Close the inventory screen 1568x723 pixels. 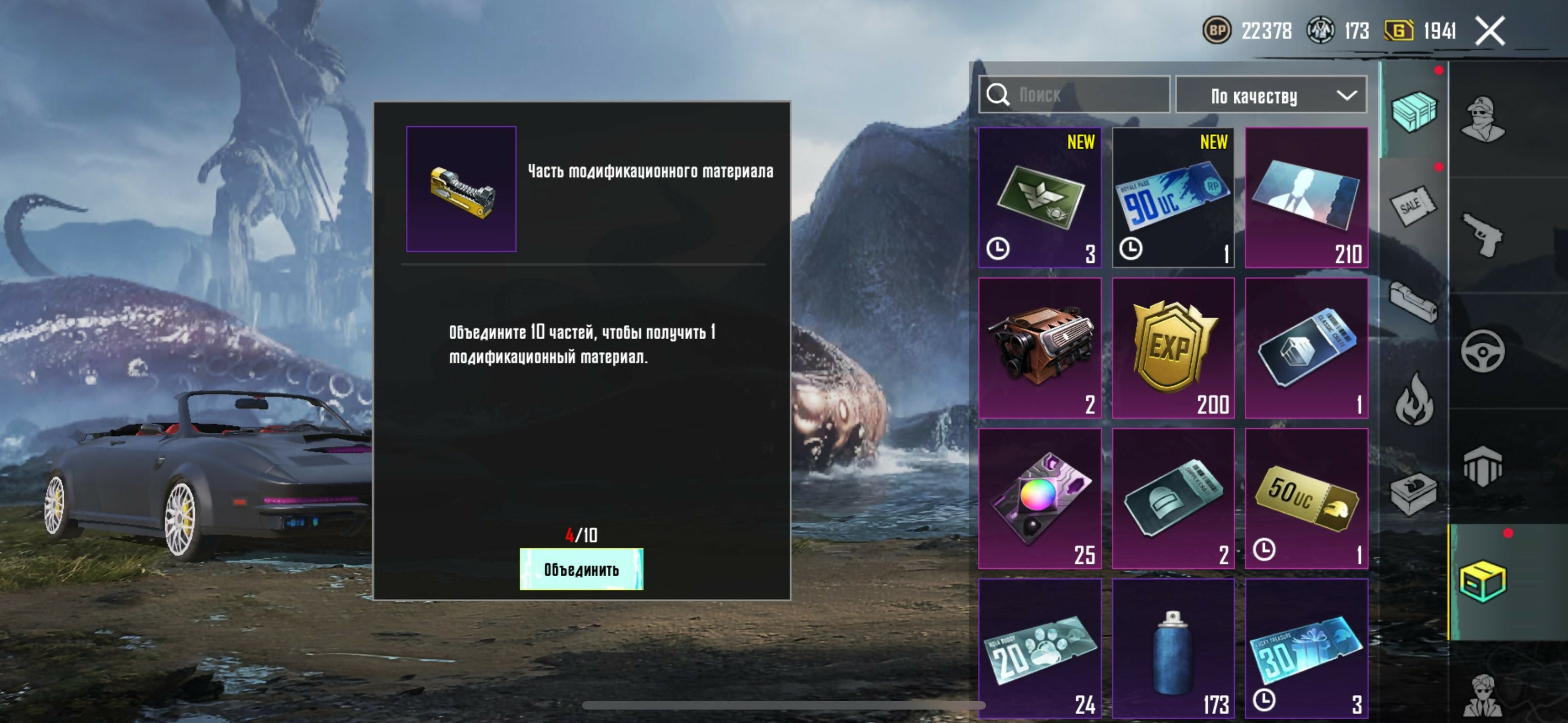click(1489, 30)
